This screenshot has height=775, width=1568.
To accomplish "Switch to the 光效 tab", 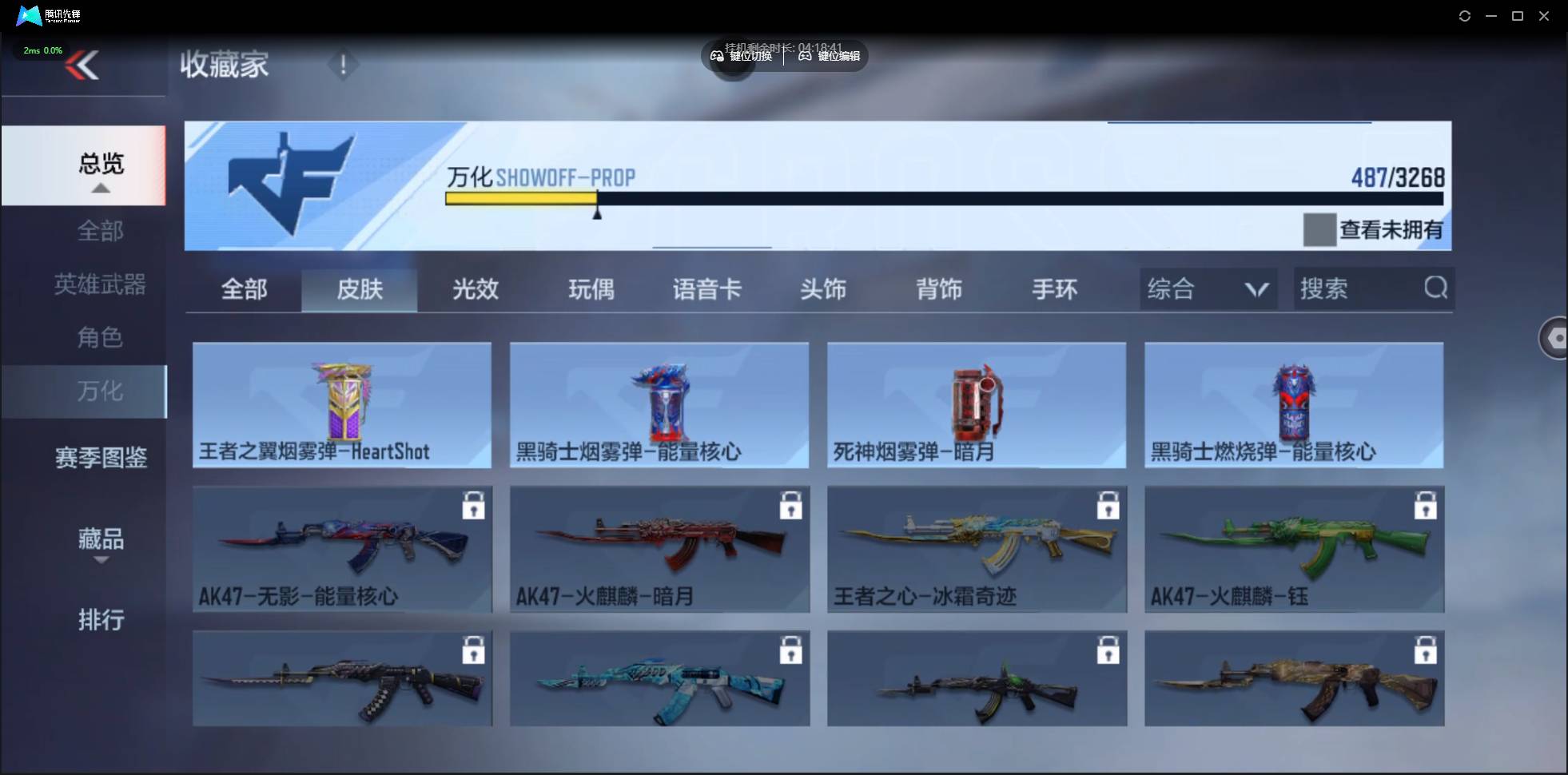I will pyautogui.click(x=474, y=289).
